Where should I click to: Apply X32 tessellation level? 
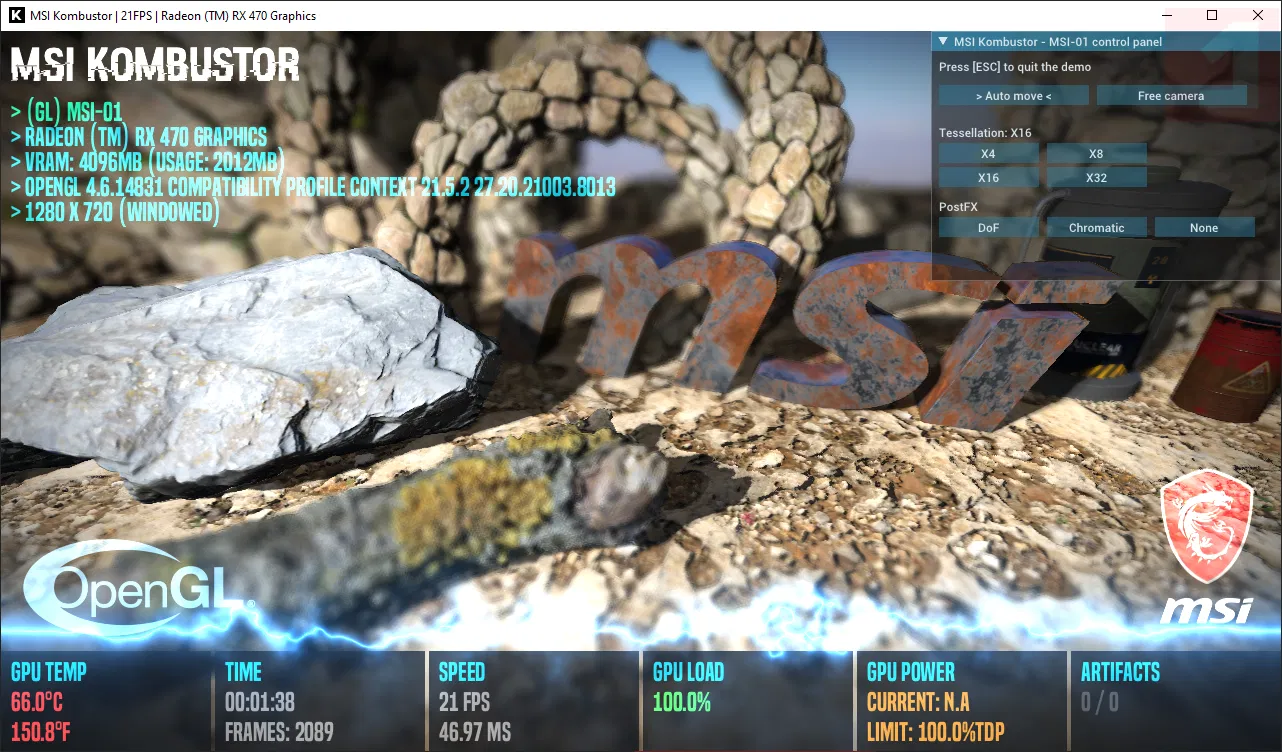[x=1096, y=178]
